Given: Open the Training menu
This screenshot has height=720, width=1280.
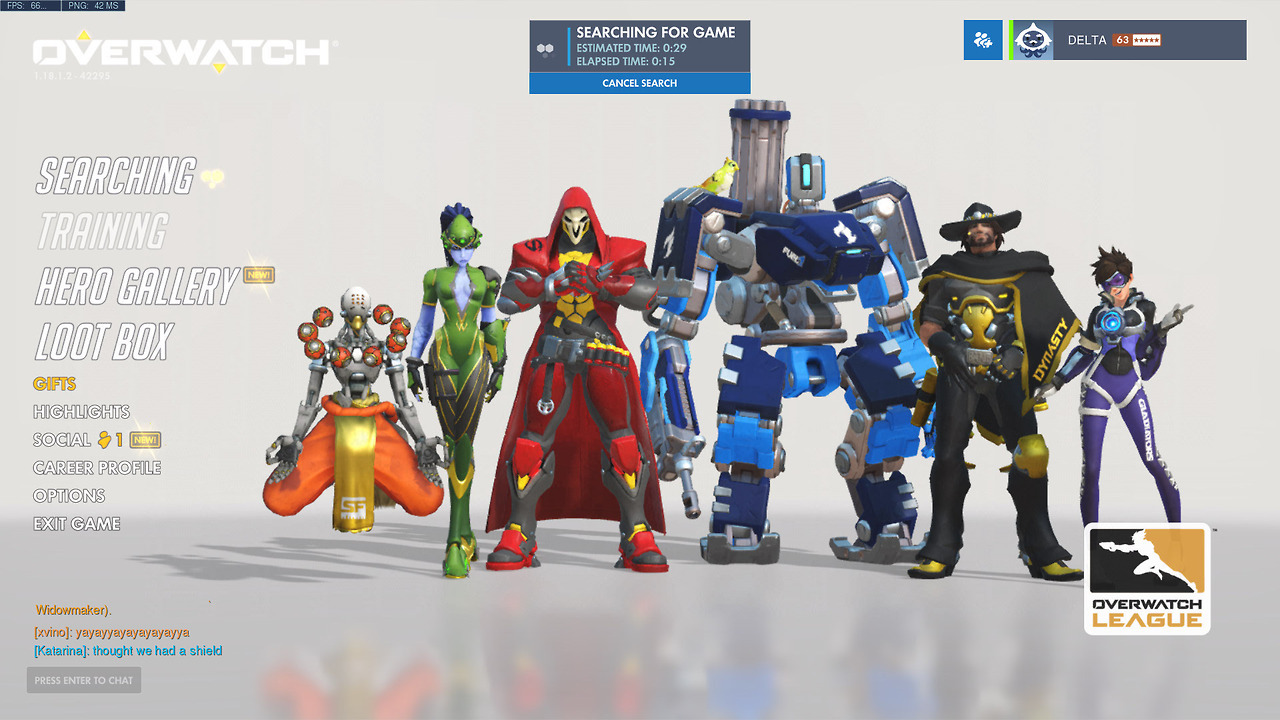Looking at the screenshot, I should click(x=102, y=231).
